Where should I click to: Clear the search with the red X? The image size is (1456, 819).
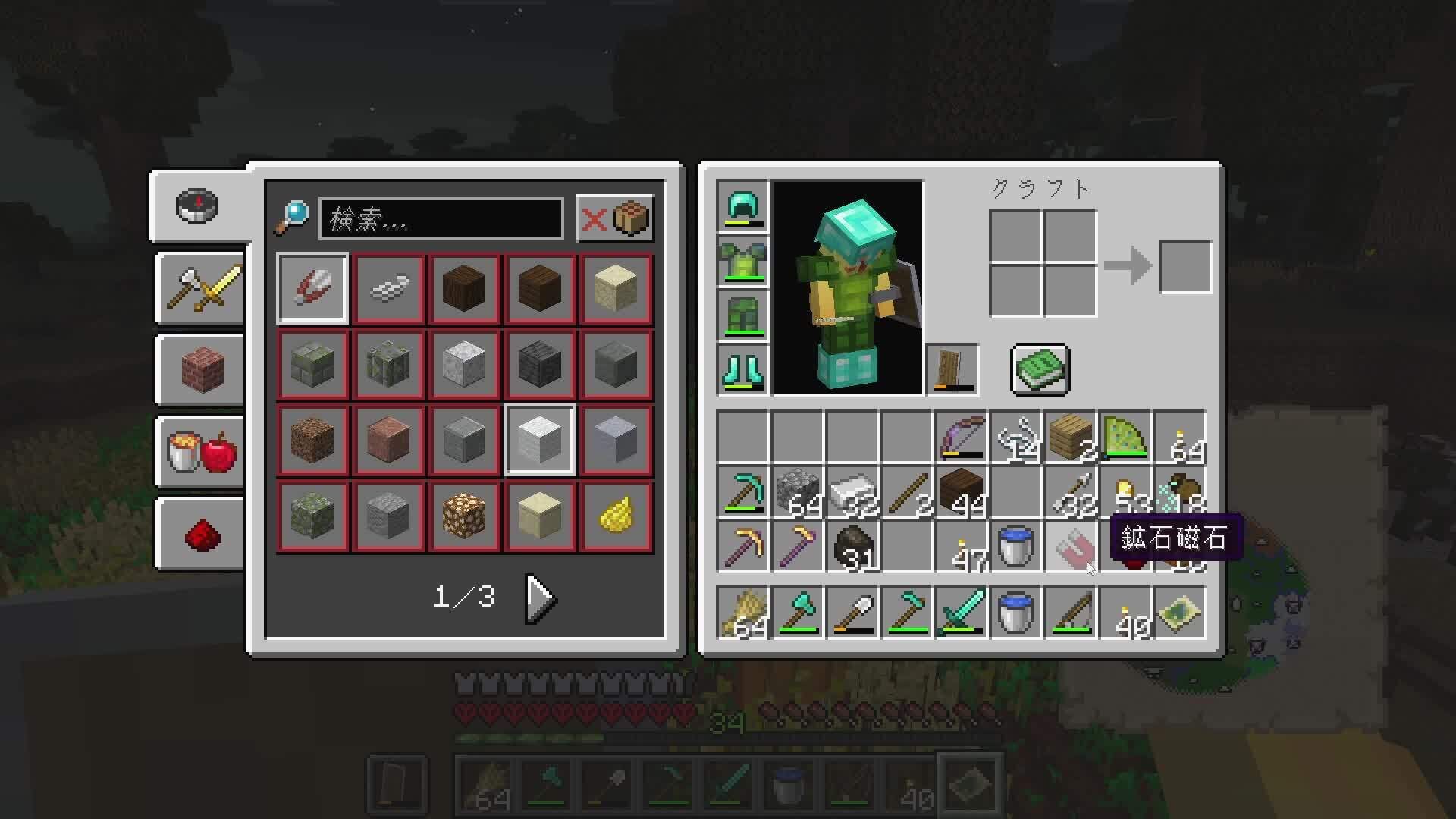click(x=596, y=219)
